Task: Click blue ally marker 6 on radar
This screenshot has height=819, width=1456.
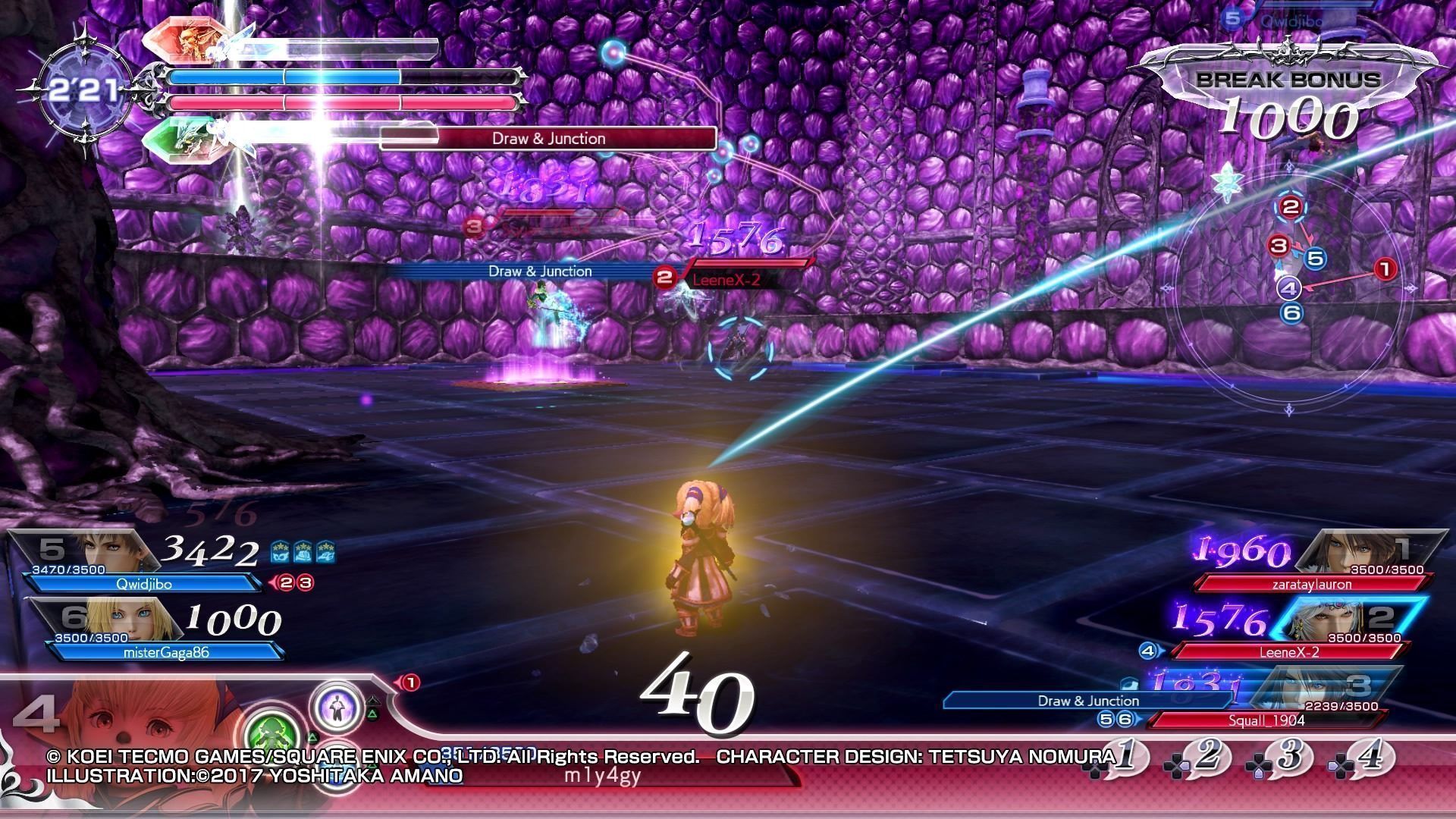Action: pyautogui.click(x=1291, y=312)
